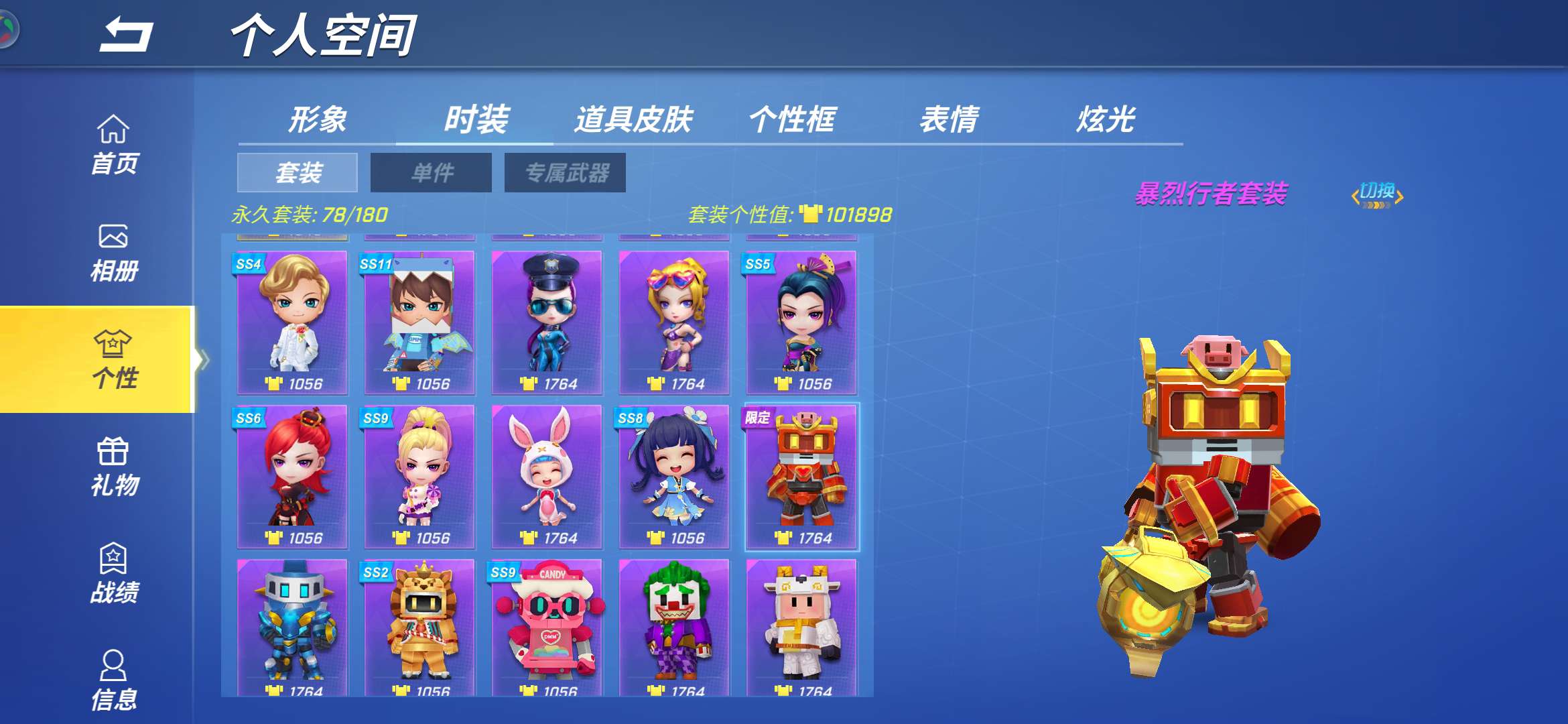
Task: Enable the 专属武器 filter
Action: pyautogui.click(x=565, y=173)
